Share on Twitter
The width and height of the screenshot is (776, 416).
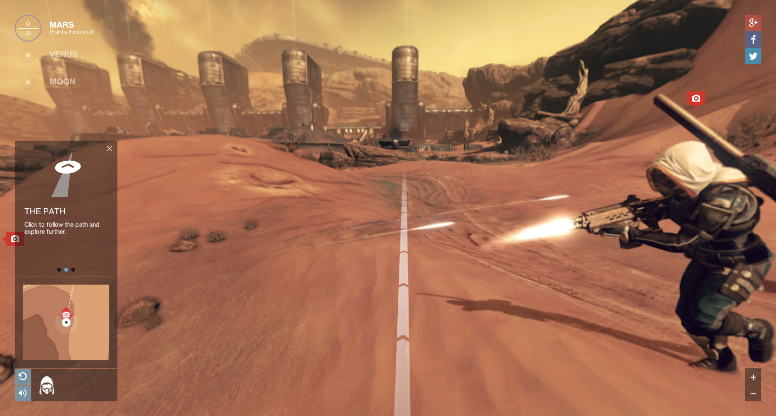[x=753, y=56]
